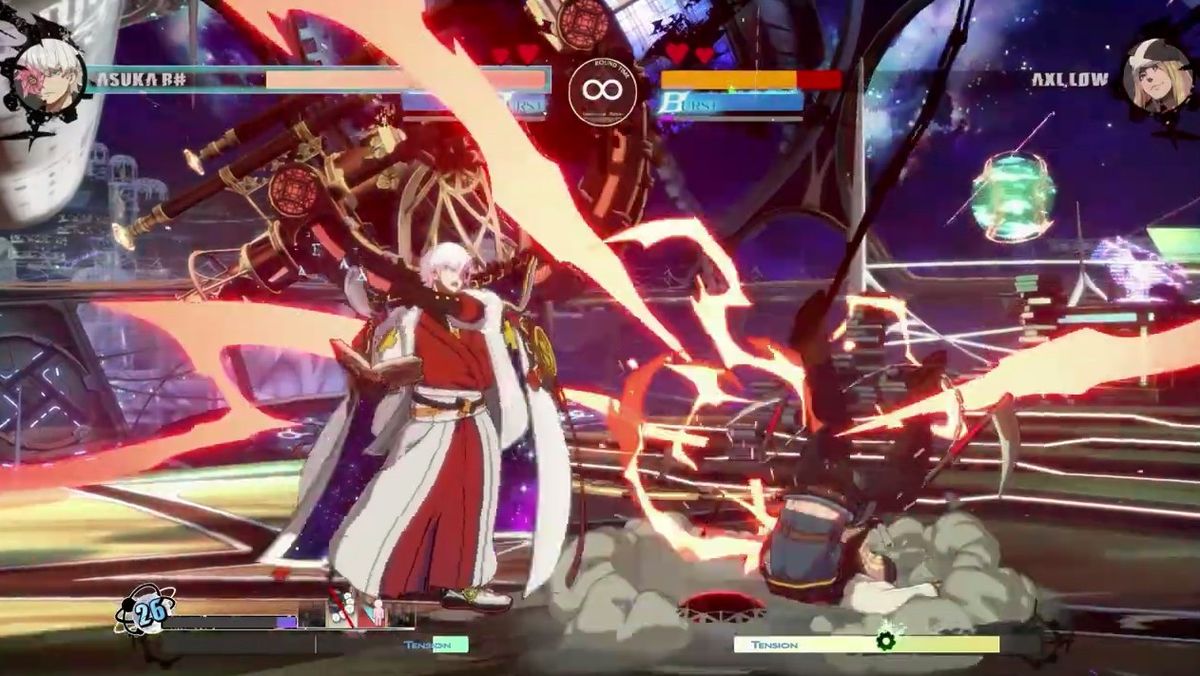Select the red slash spell card
1200x676 pixels.
[343, 611]
